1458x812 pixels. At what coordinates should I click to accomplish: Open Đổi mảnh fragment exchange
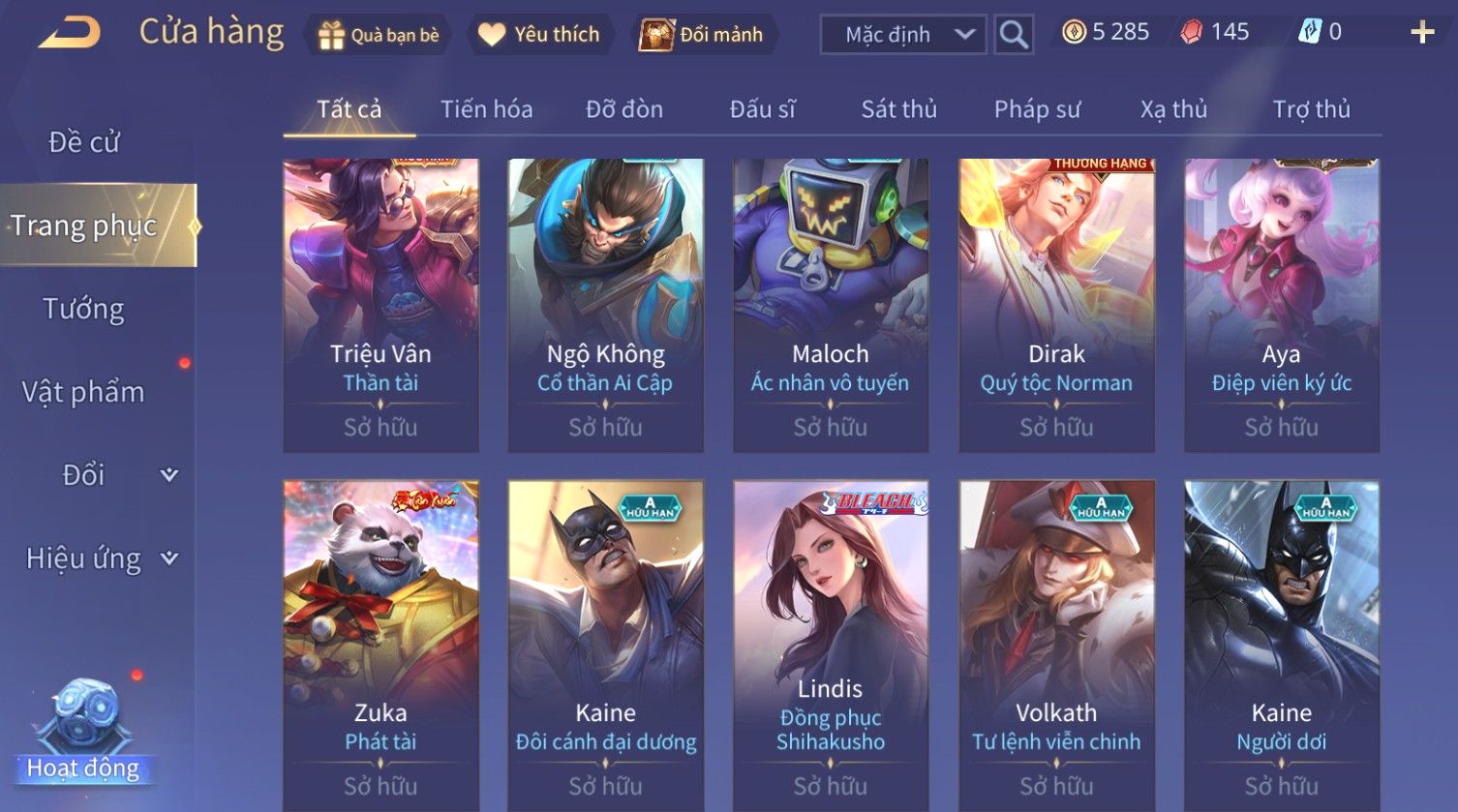(x=702, y=35)
